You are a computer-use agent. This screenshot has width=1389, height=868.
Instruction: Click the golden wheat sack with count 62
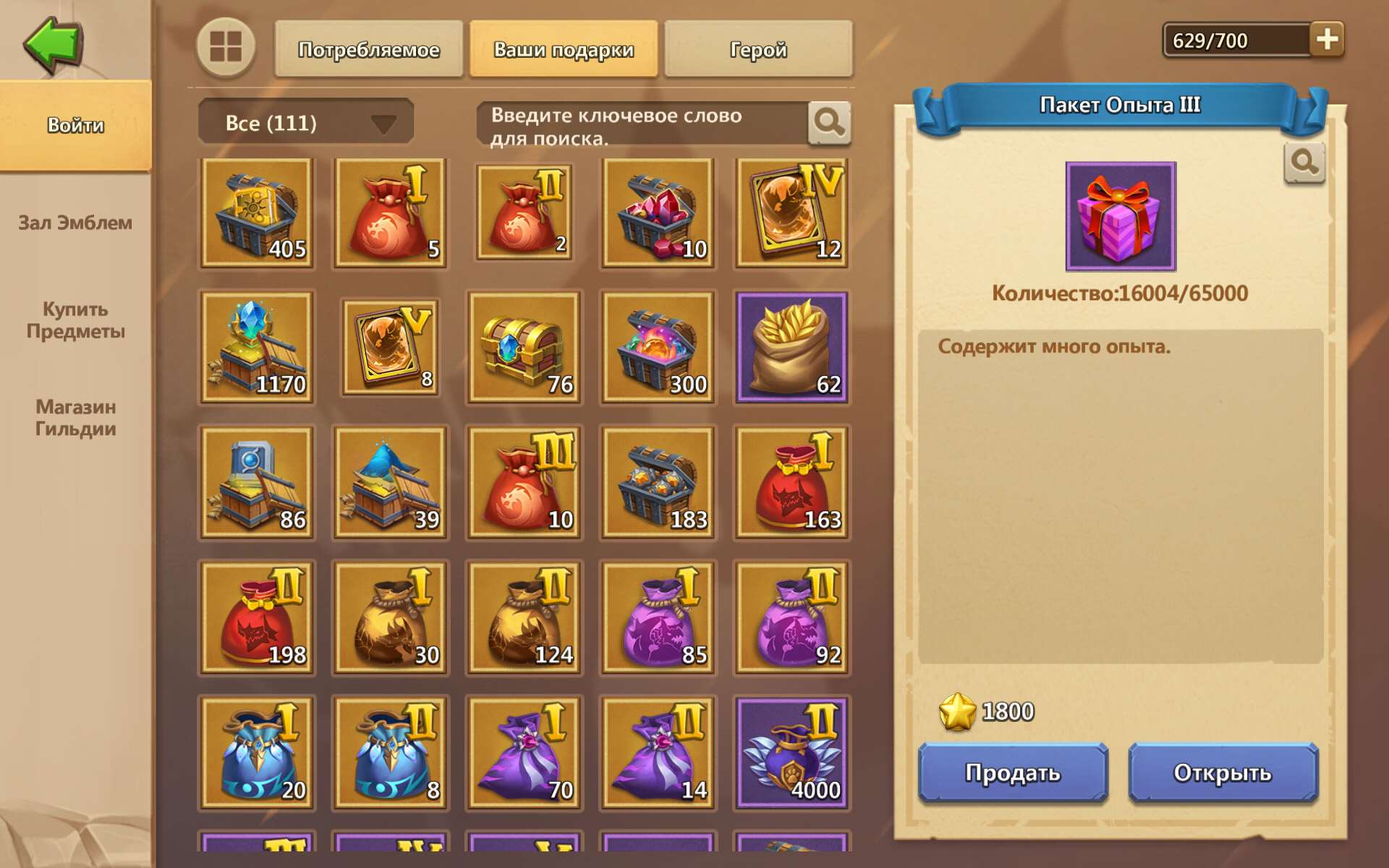(x=791, y=347)
